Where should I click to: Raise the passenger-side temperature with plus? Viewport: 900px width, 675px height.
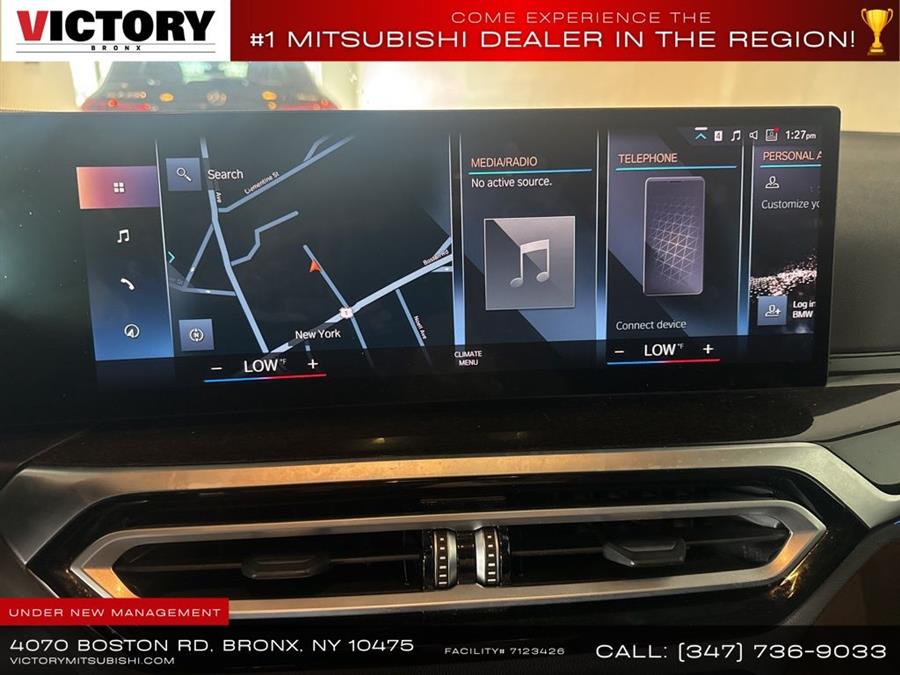pos(708,349)
